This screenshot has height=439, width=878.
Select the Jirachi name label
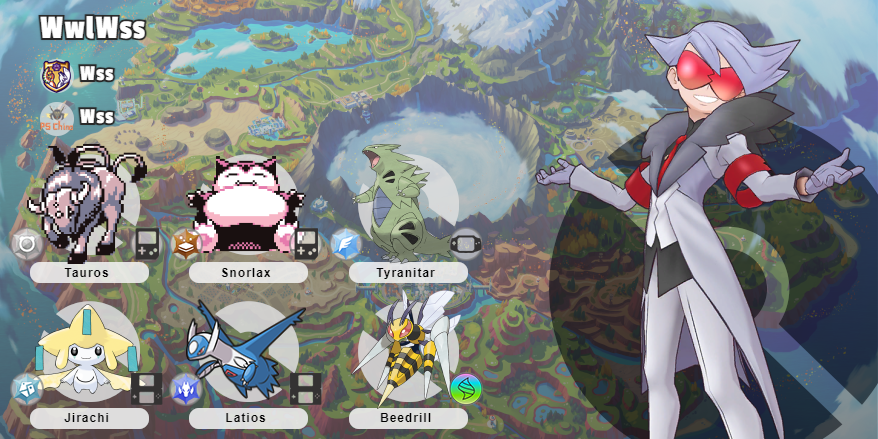tap(89, 418)
